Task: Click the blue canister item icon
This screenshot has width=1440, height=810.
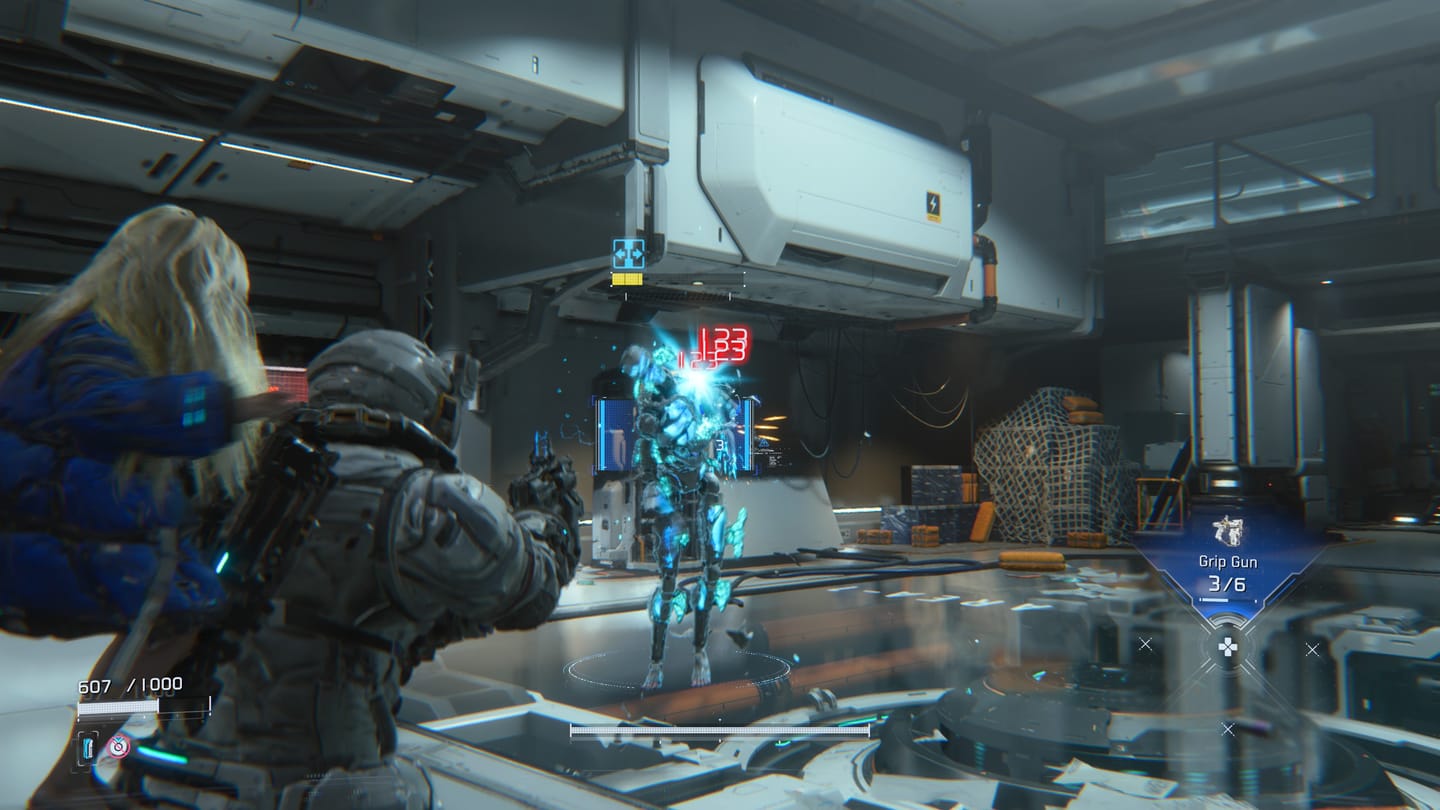Action: tap(89, 746)
